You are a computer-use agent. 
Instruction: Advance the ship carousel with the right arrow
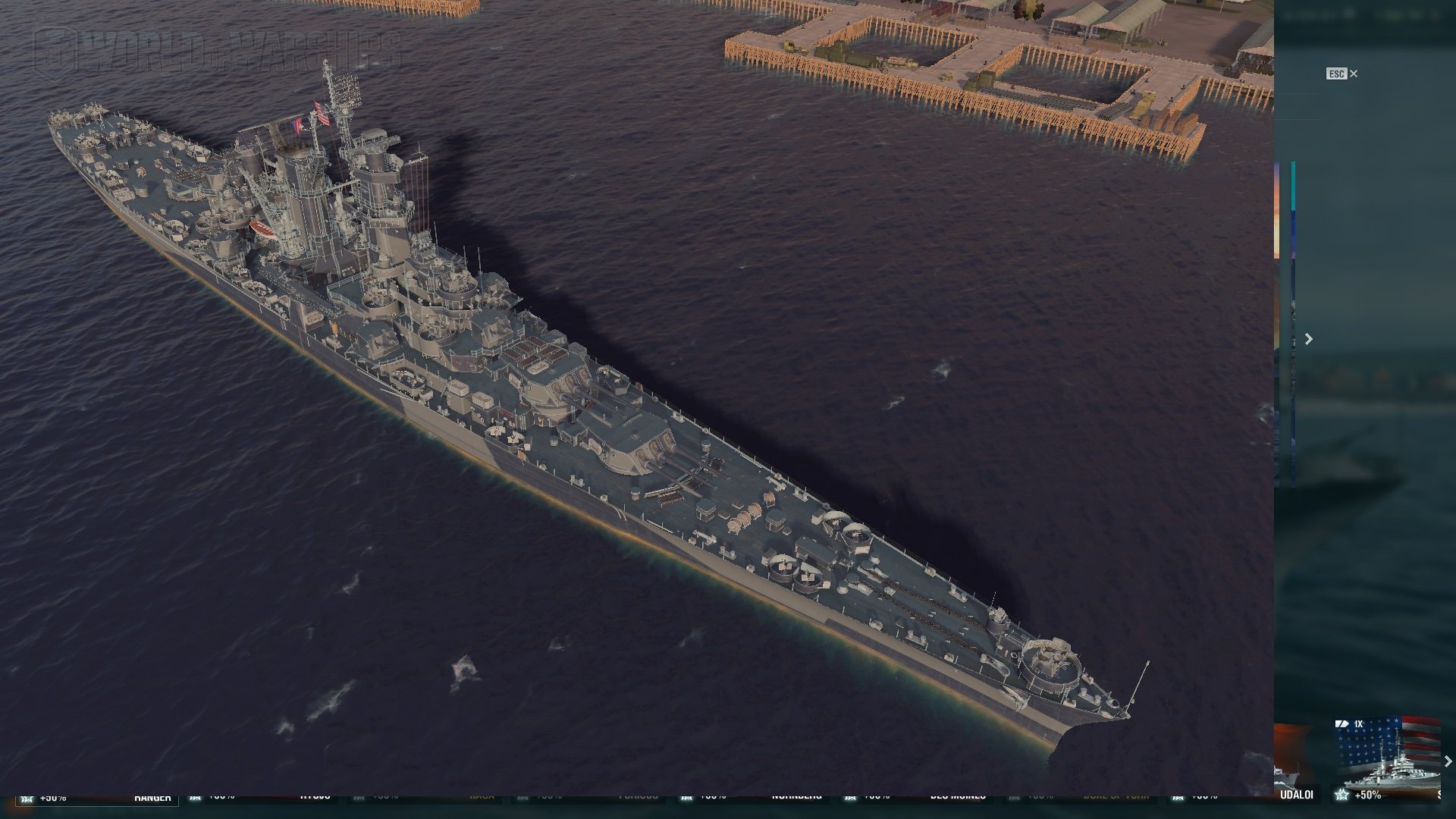(x=1448, y=761)
